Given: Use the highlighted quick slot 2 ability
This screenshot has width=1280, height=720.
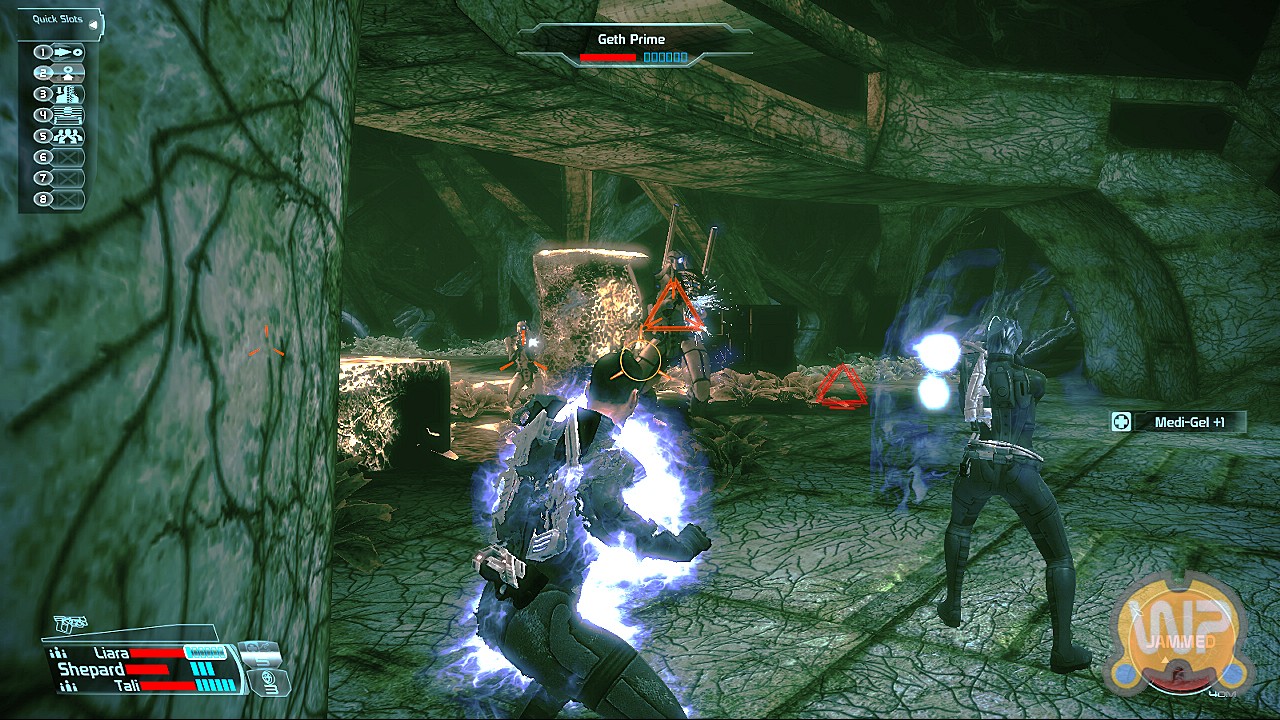Looking at the screenshot, I should (x=62, y=73).
